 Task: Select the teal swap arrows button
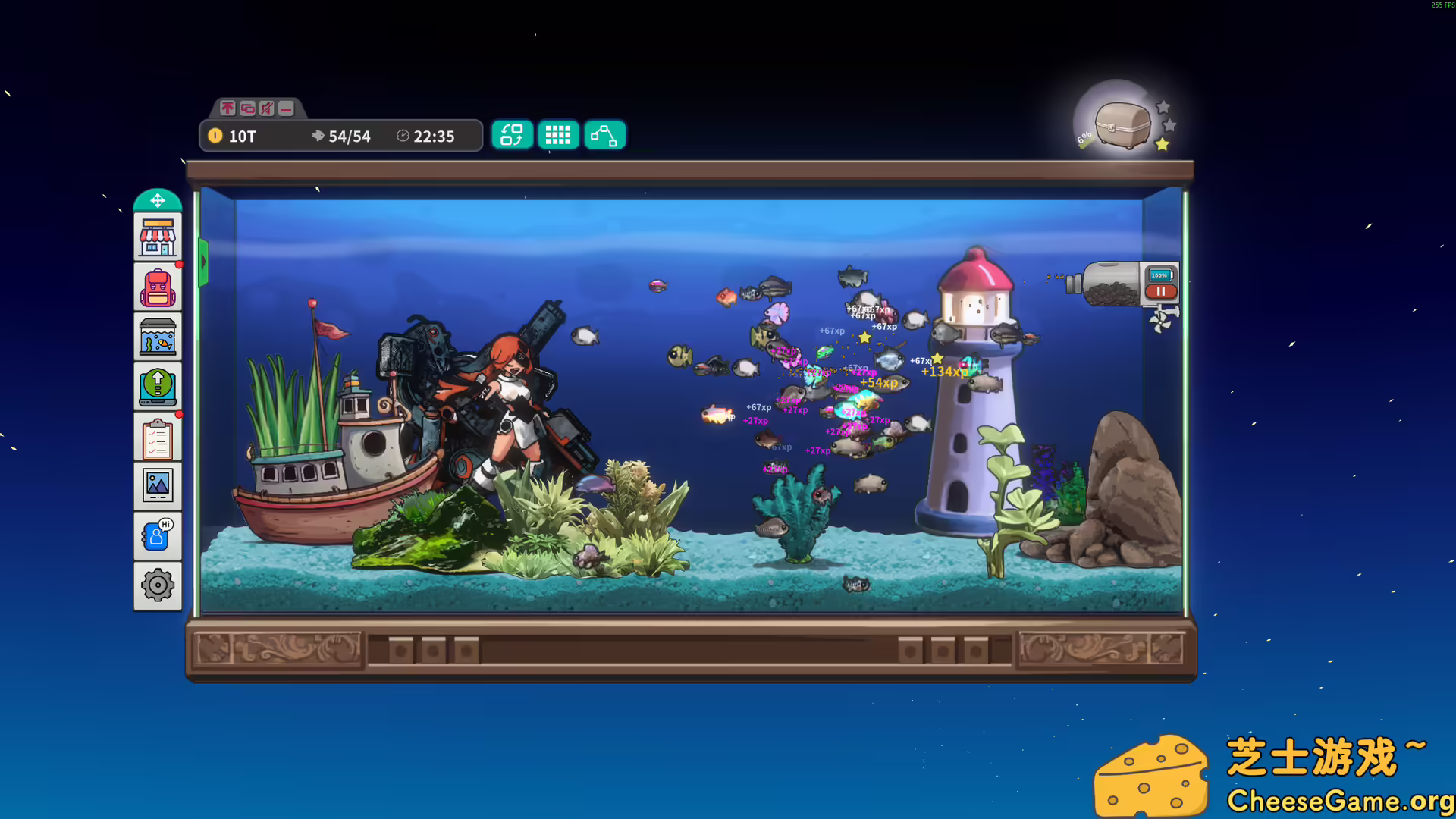(x=512, y=135)
